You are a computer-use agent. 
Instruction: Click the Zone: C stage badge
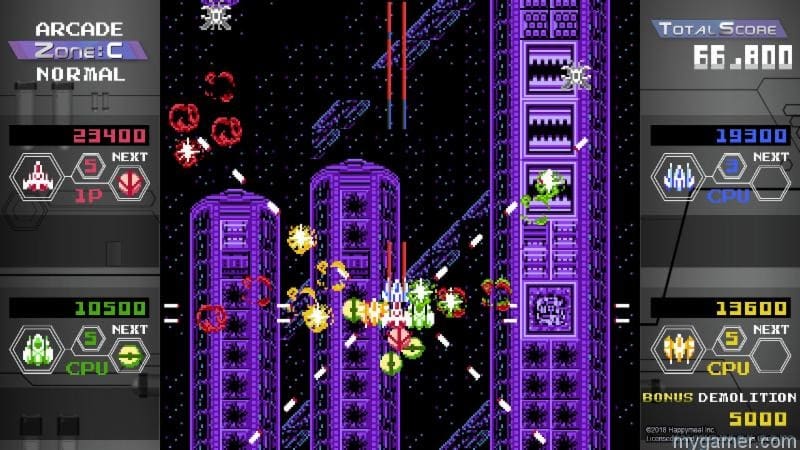tap(79, 50)
